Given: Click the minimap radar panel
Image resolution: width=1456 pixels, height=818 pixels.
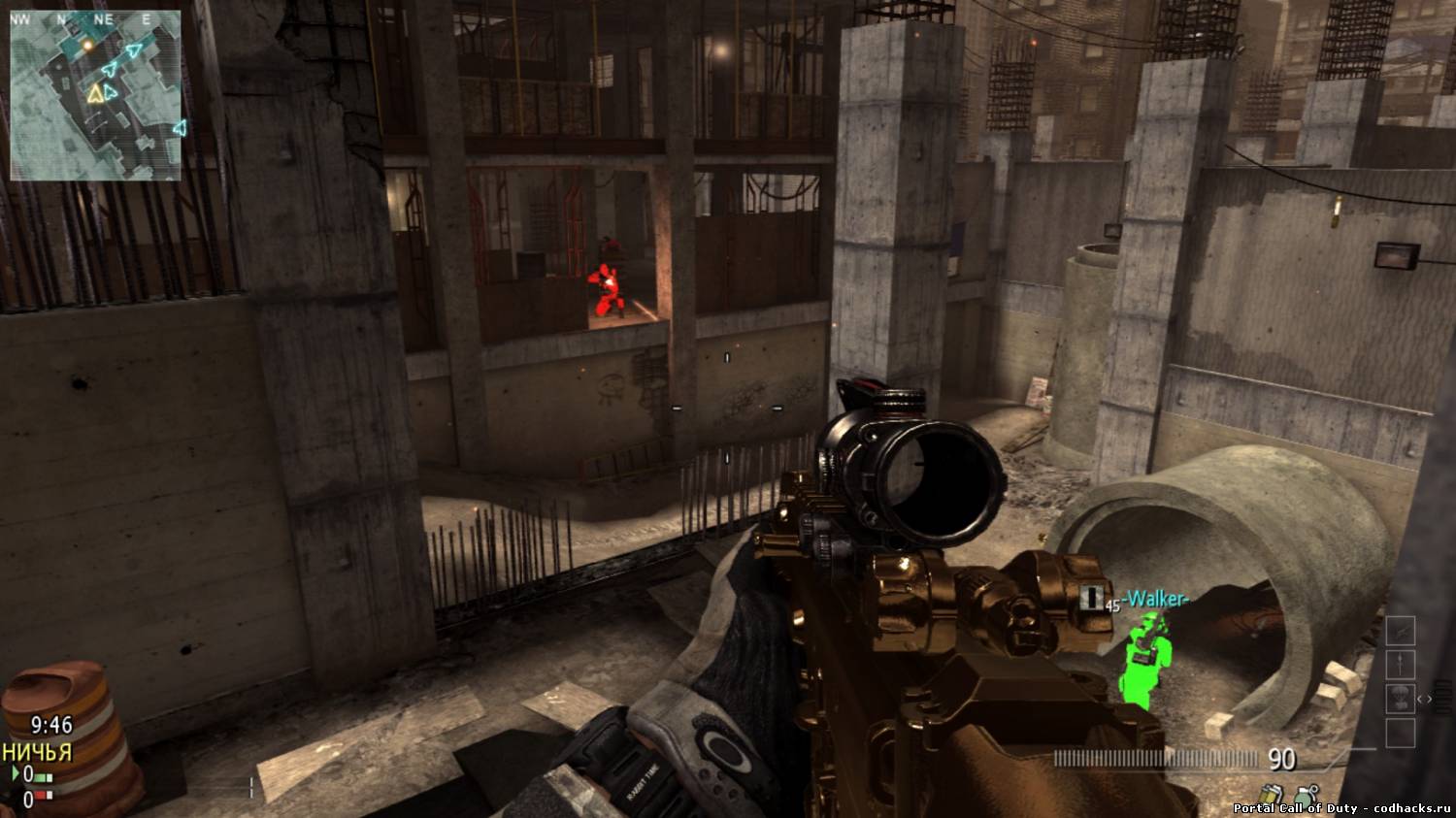Looking at the screenshot, I should [95, 95].
